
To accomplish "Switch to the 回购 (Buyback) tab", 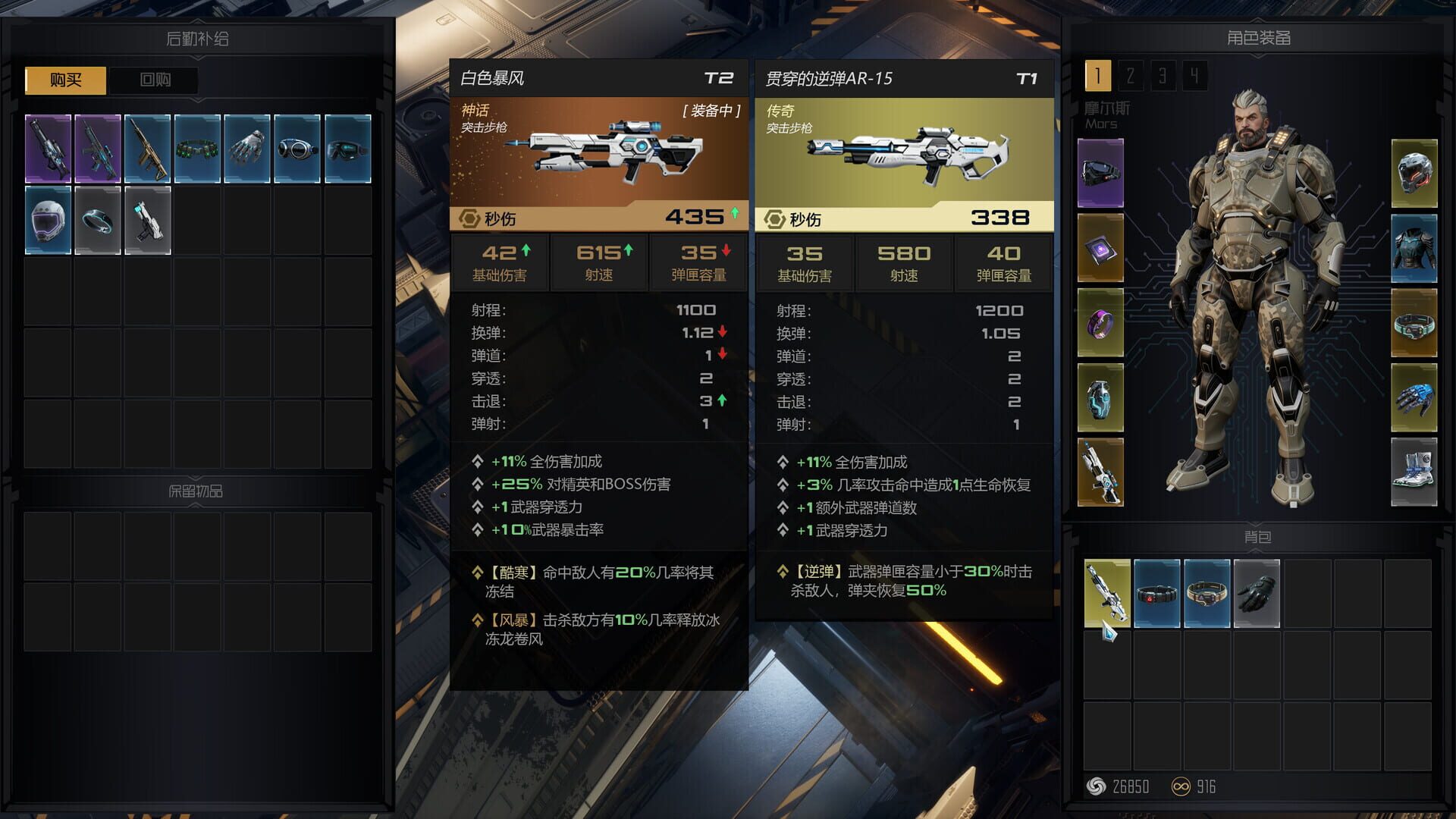I will point(154,80).
